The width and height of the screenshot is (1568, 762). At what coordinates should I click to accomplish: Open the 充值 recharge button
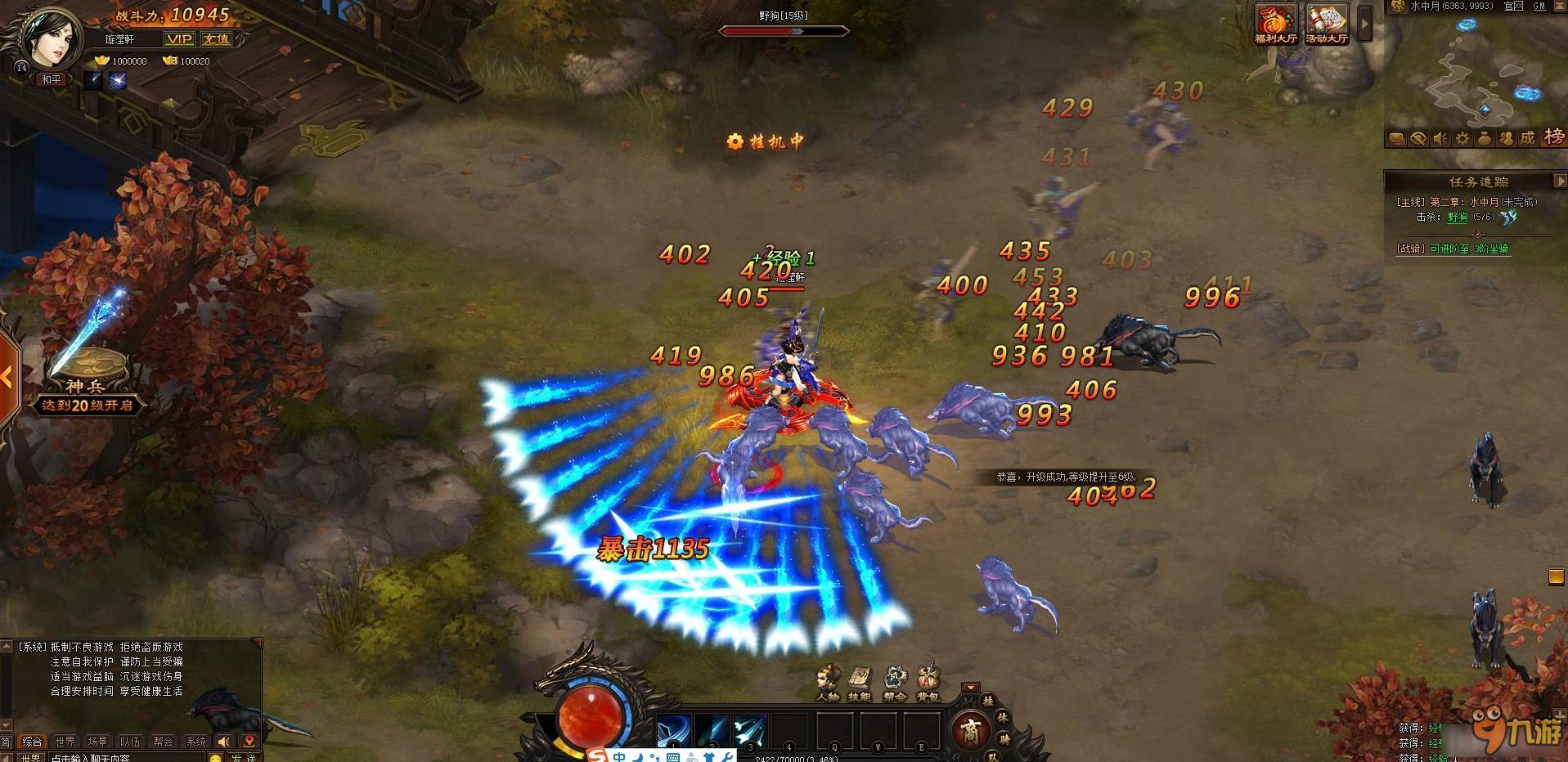[x=216, y=39]
